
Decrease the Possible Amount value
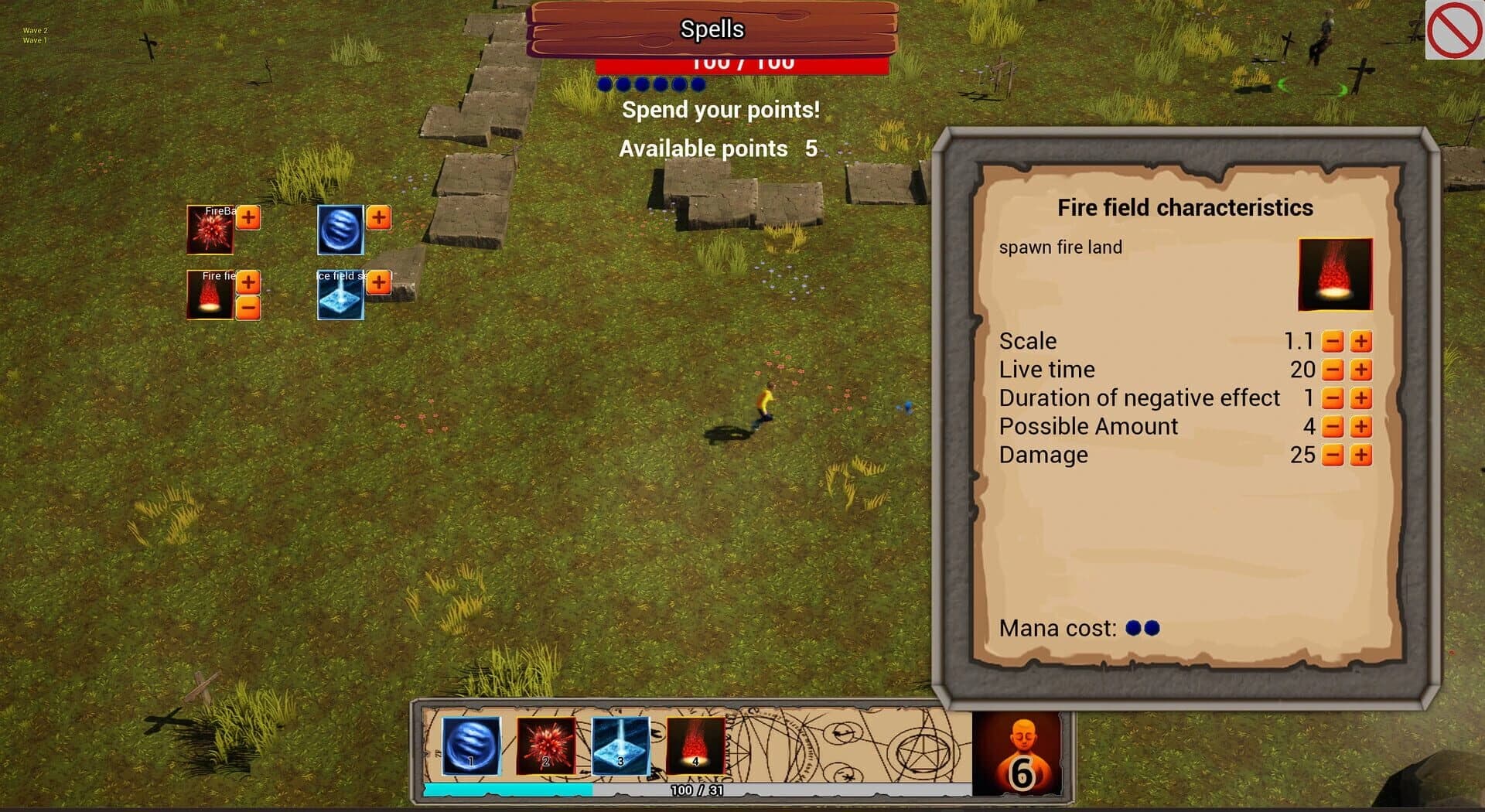pyautogui.click(x=1333, y=426)
